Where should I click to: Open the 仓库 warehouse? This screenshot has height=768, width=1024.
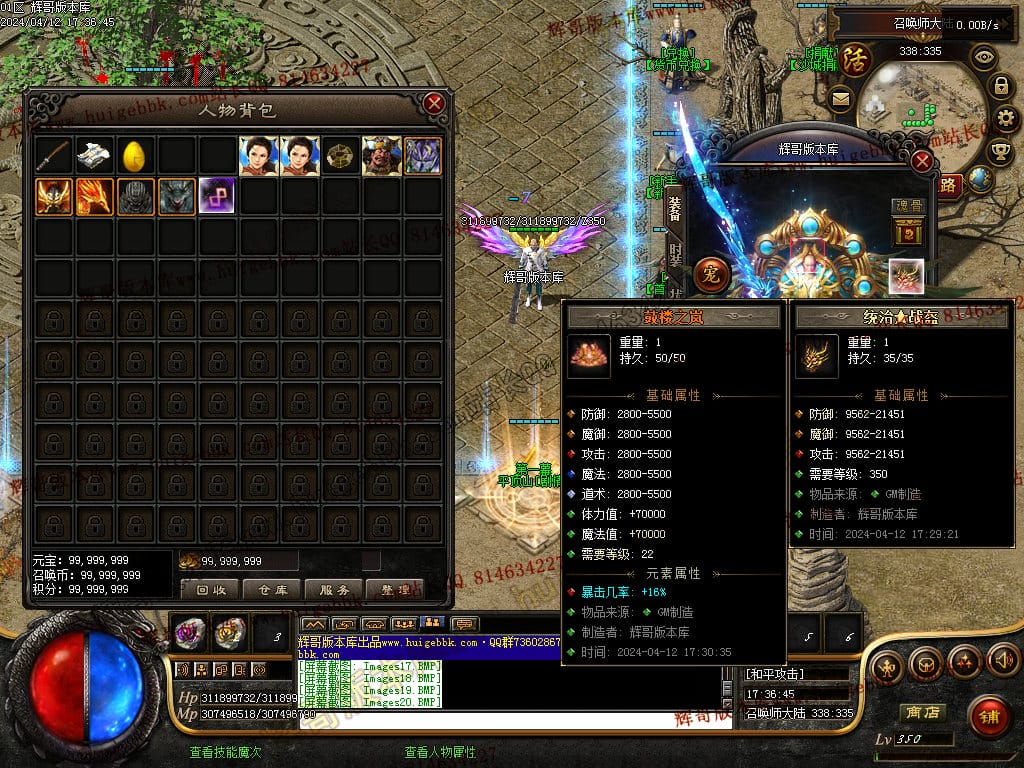click(271, 589)
